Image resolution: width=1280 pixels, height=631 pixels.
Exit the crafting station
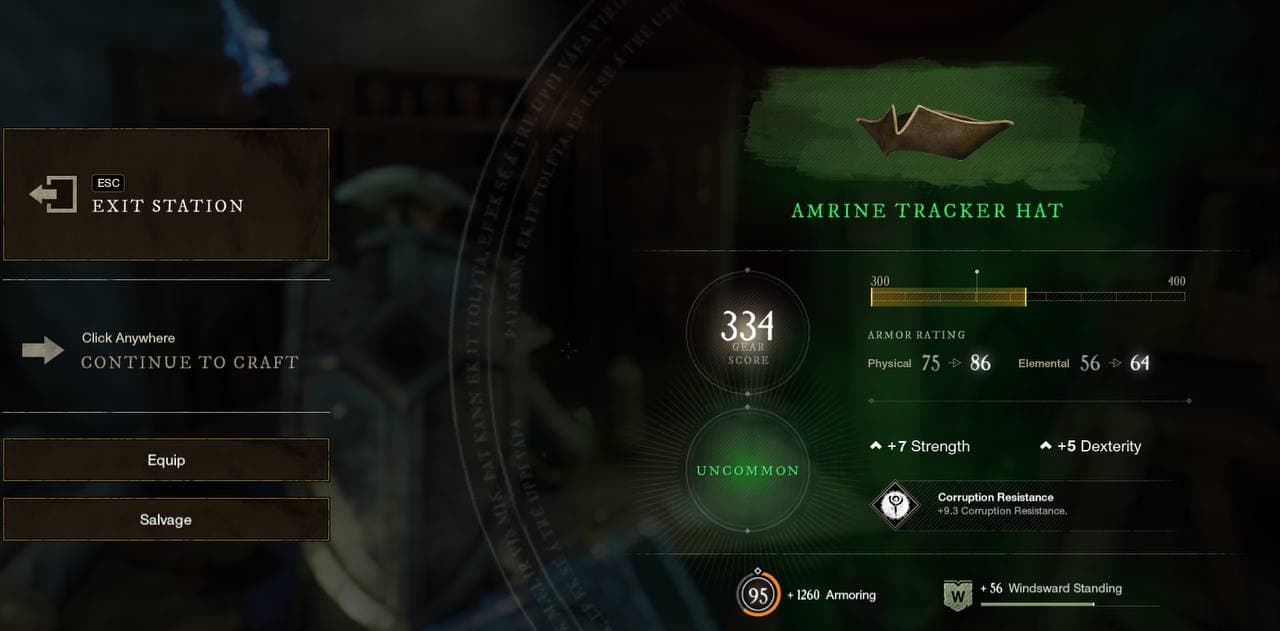(x=166, y=195)
